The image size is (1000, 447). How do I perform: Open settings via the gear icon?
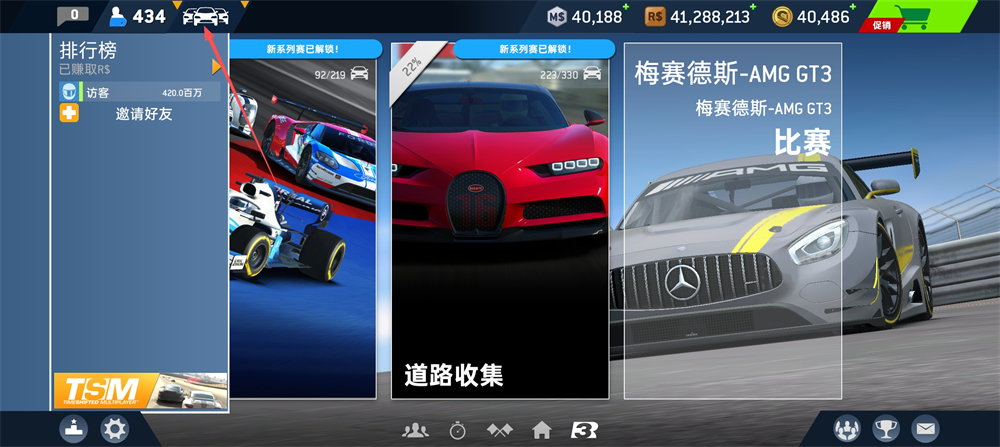point(116,430)
